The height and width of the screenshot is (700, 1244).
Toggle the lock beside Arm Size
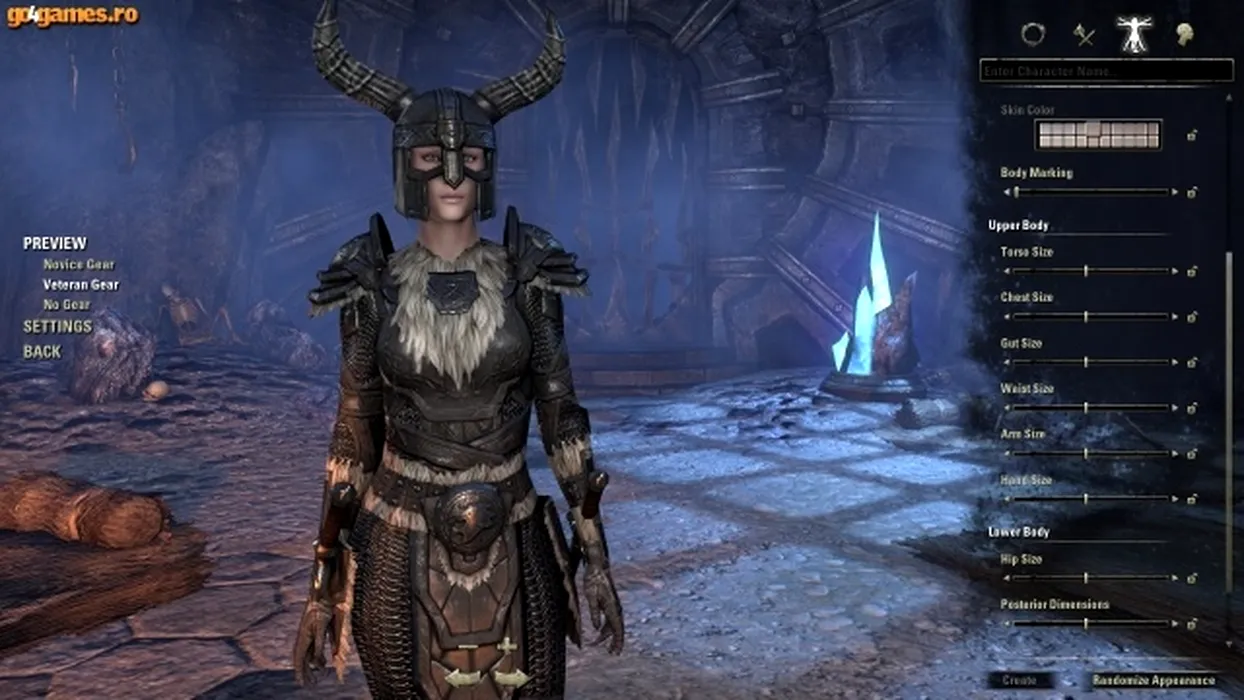(x=1192, y=454)
